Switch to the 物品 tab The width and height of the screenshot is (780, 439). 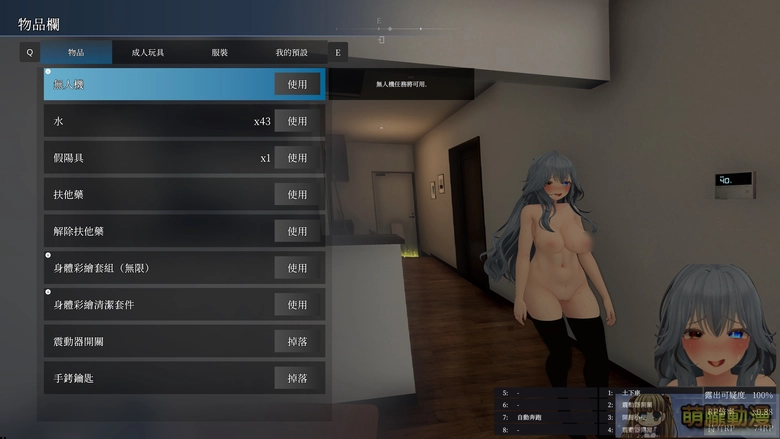(76, 52)
